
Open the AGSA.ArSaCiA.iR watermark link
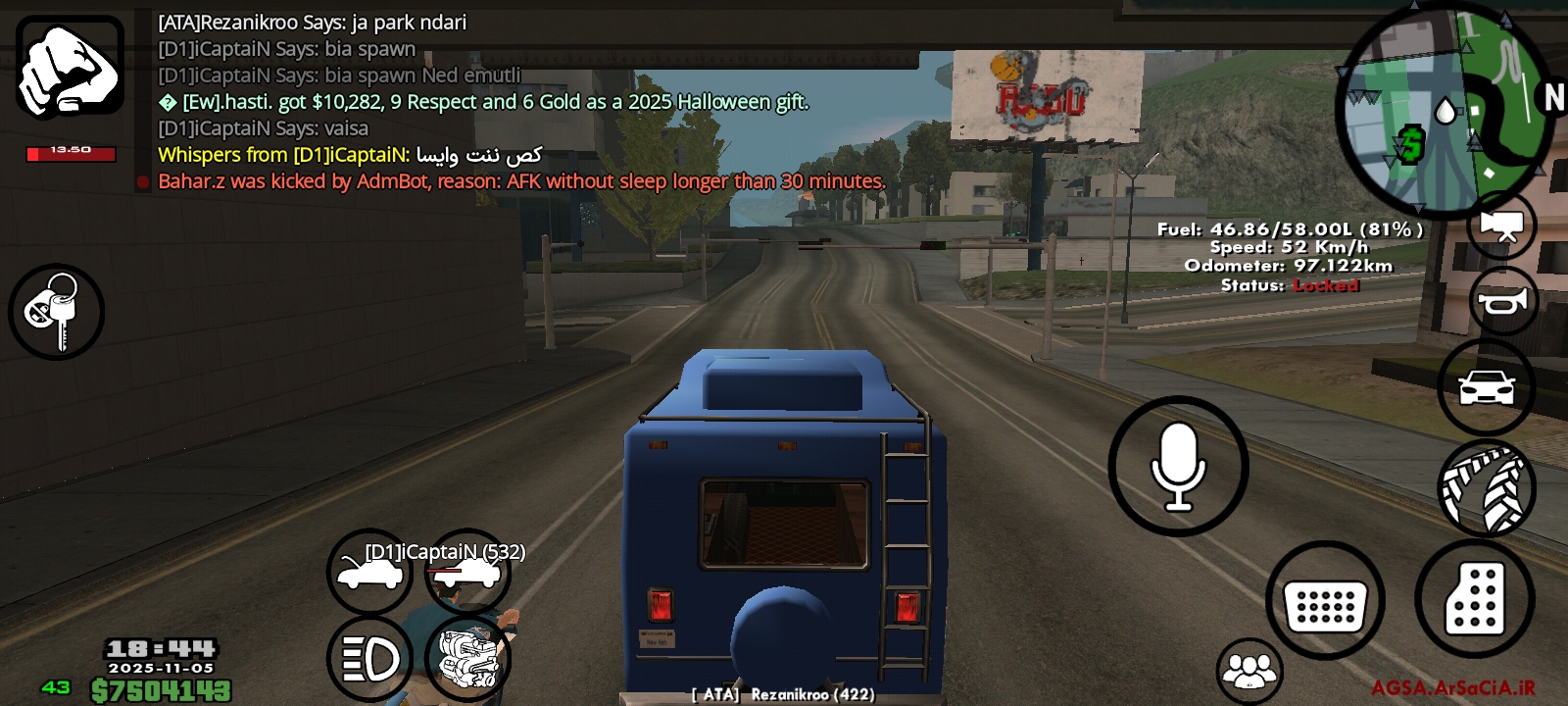1452,688
